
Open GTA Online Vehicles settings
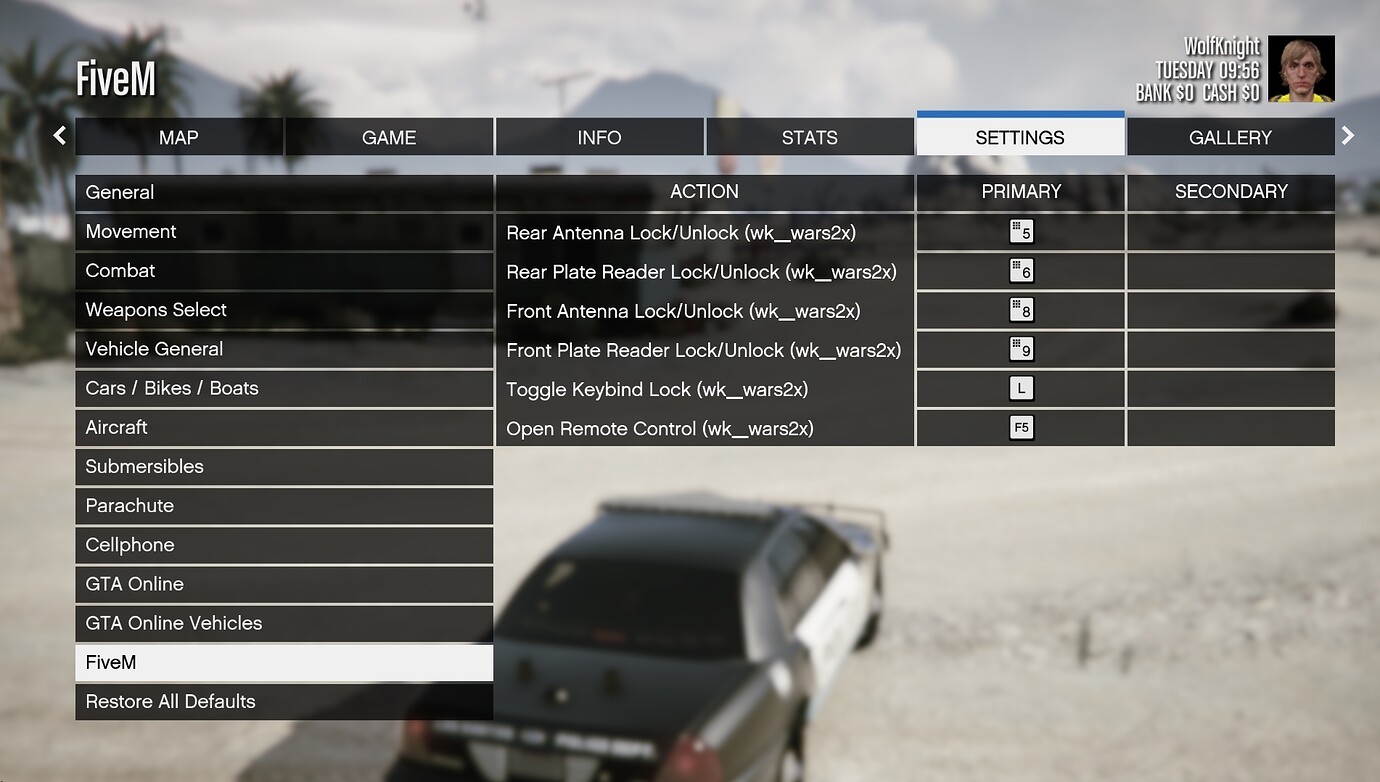pyautogui.click(x=284, y=623)
